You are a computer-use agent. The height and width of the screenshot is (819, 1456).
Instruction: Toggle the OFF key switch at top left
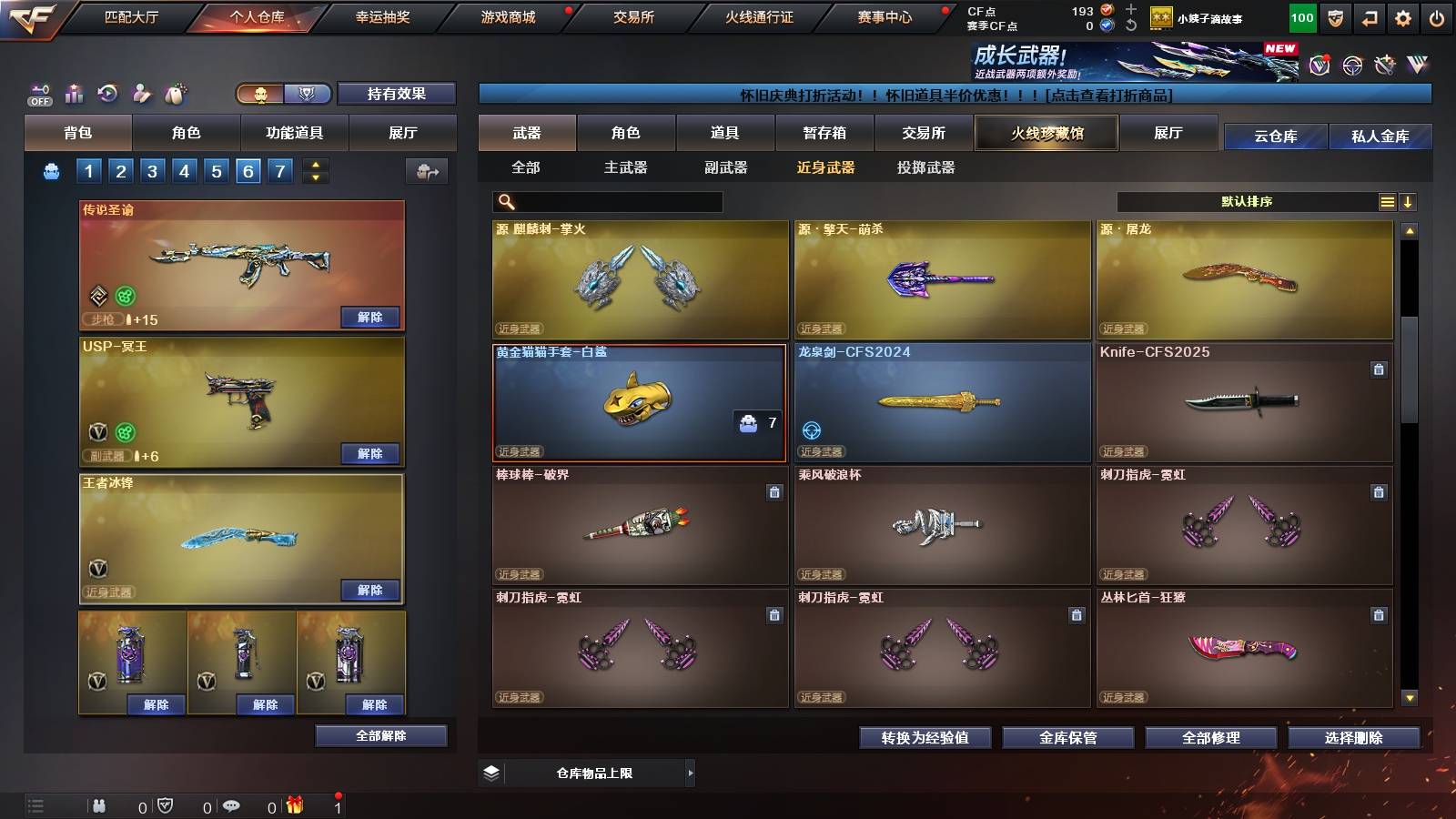tap(38, 92)
